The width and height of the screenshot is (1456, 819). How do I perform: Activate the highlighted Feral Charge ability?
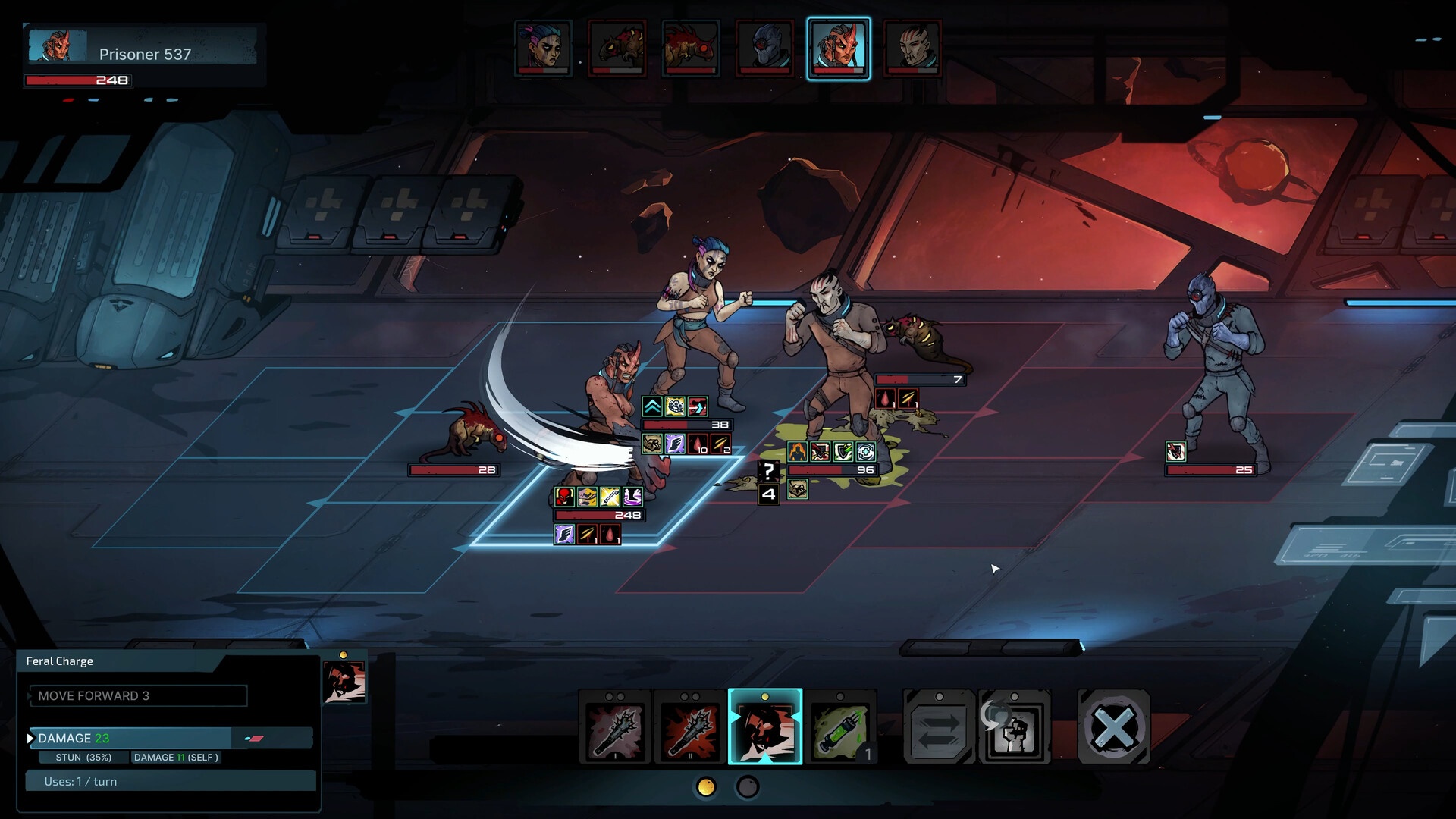click(x=765, y=728)
